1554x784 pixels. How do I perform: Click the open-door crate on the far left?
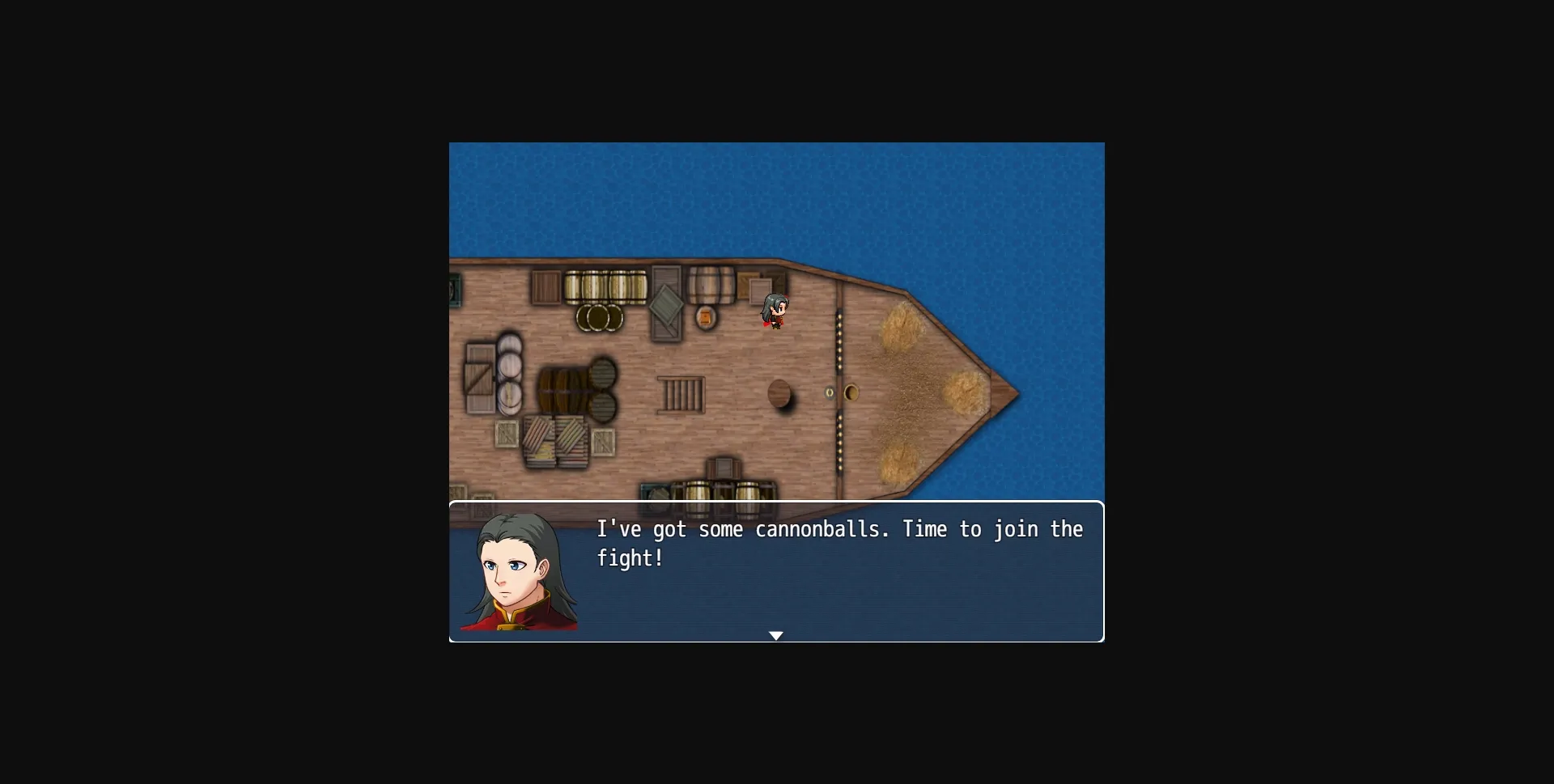click(x=480, y=376)
